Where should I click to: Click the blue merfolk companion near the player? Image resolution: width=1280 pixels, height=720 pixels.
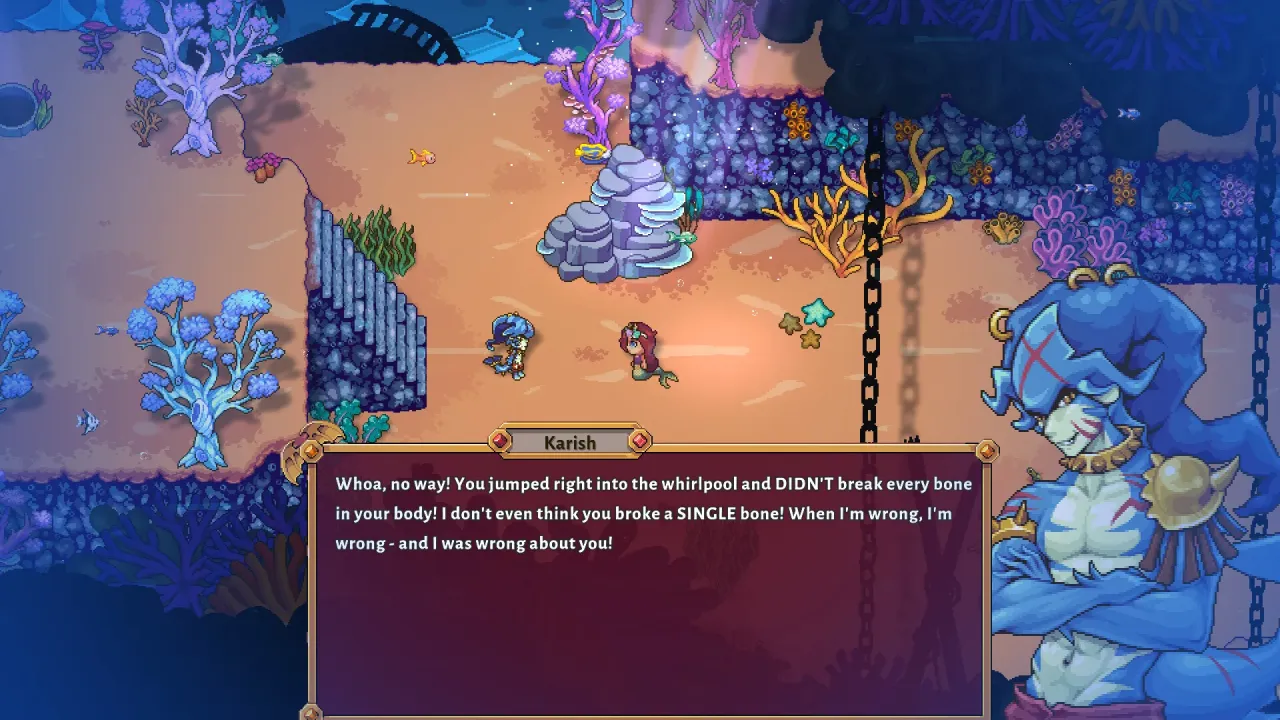(508, 345)
